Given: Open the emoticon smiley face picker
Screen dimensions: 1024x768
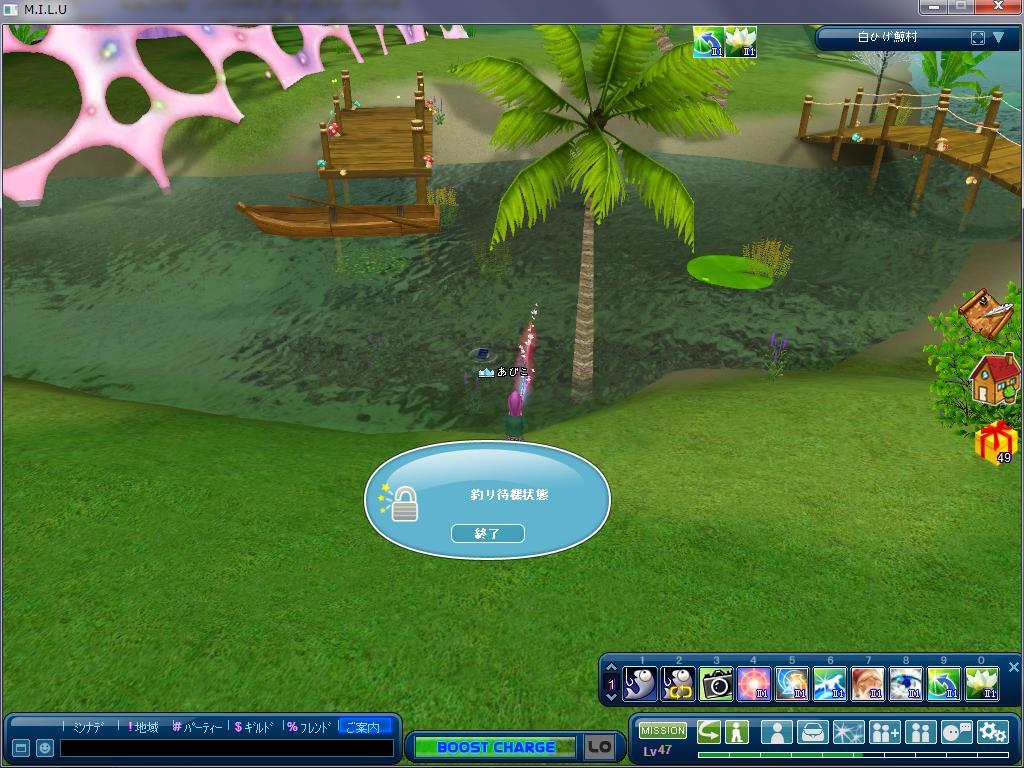Looking at the screenshot, I should (x=45, y=748).
